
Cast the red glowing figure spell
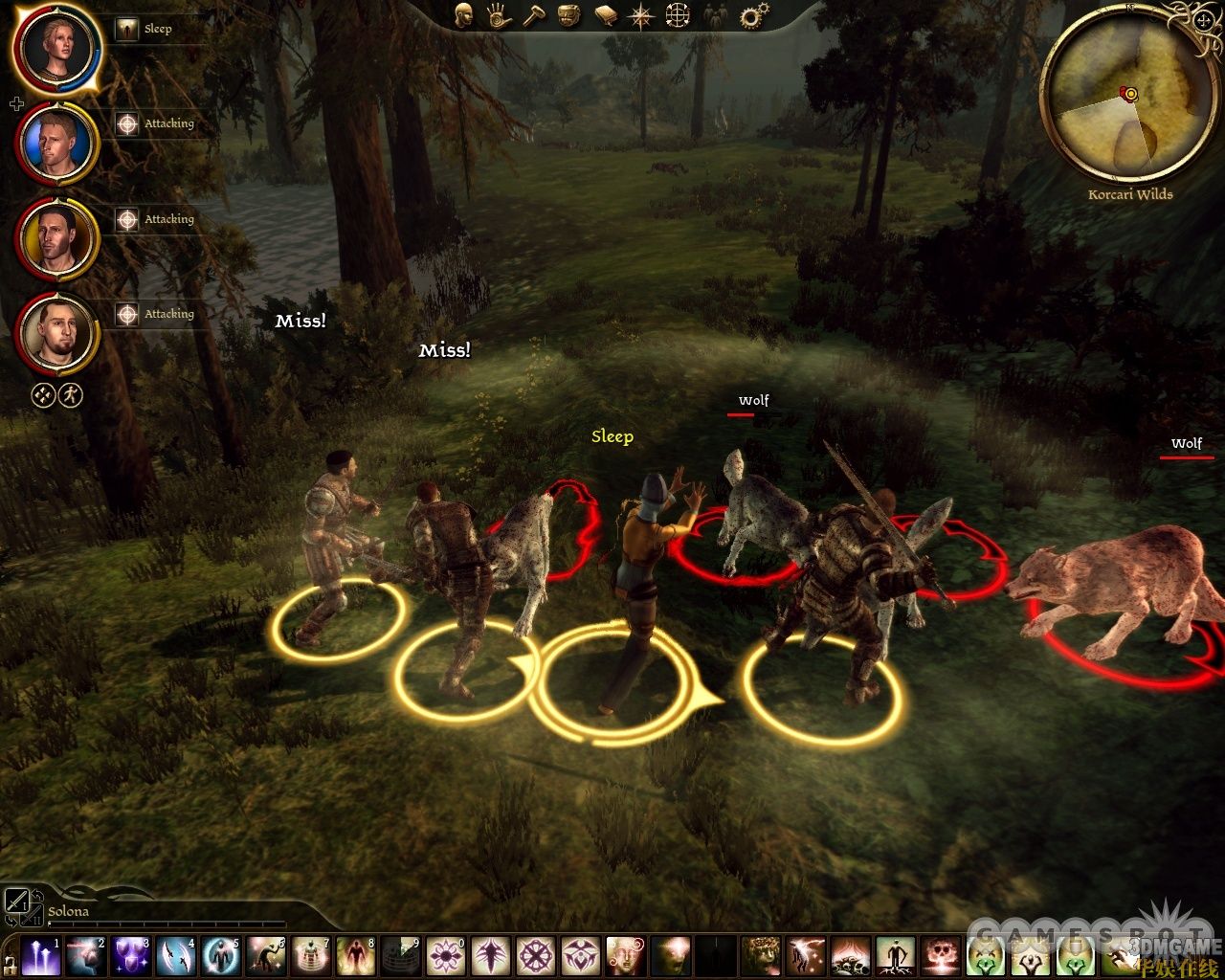[355, 956]
